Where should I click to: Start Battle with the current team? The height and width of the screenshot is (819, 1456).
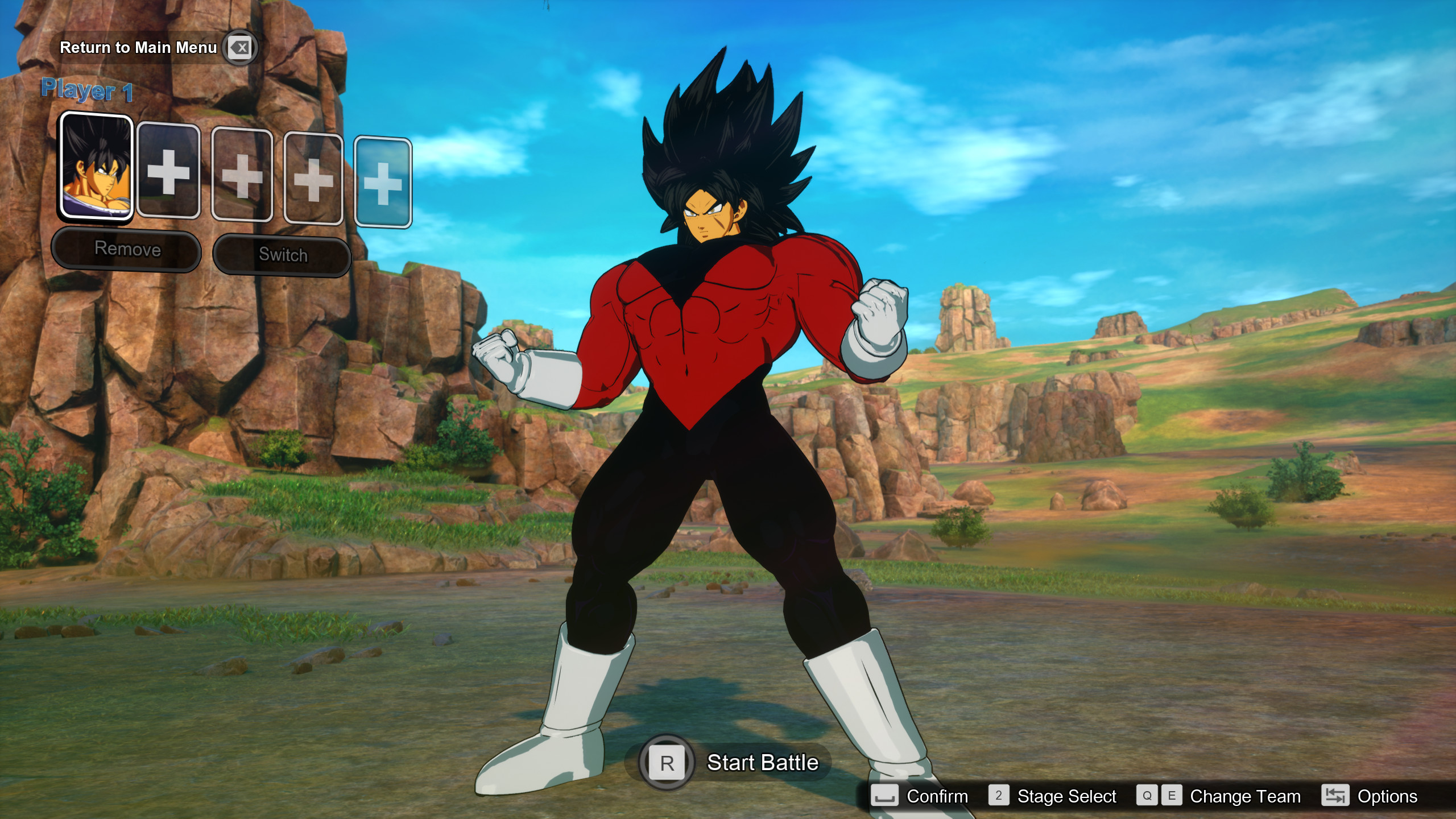762,763
